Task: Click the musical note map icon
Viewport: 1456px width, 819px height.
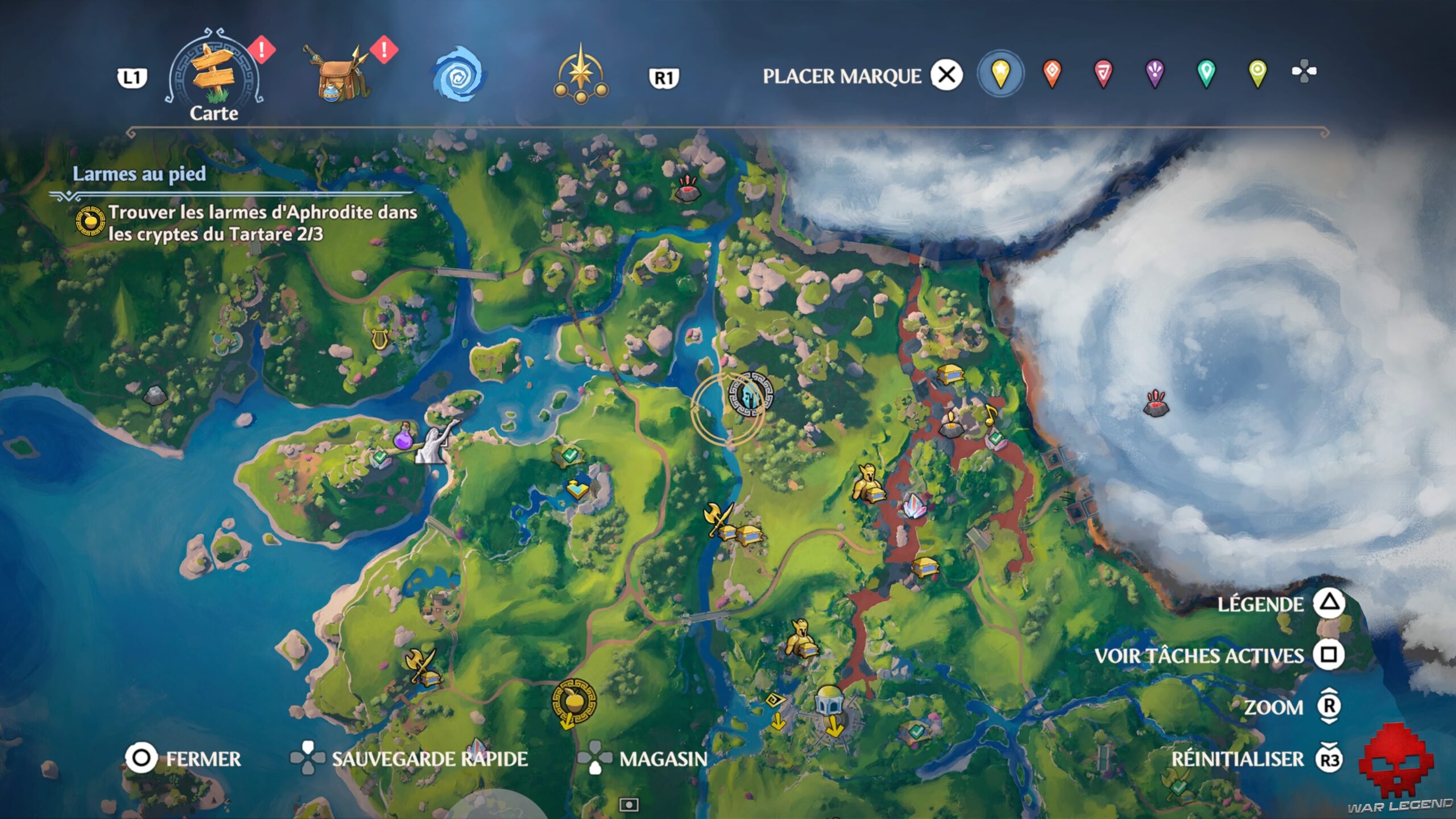Action: (991, 415)
